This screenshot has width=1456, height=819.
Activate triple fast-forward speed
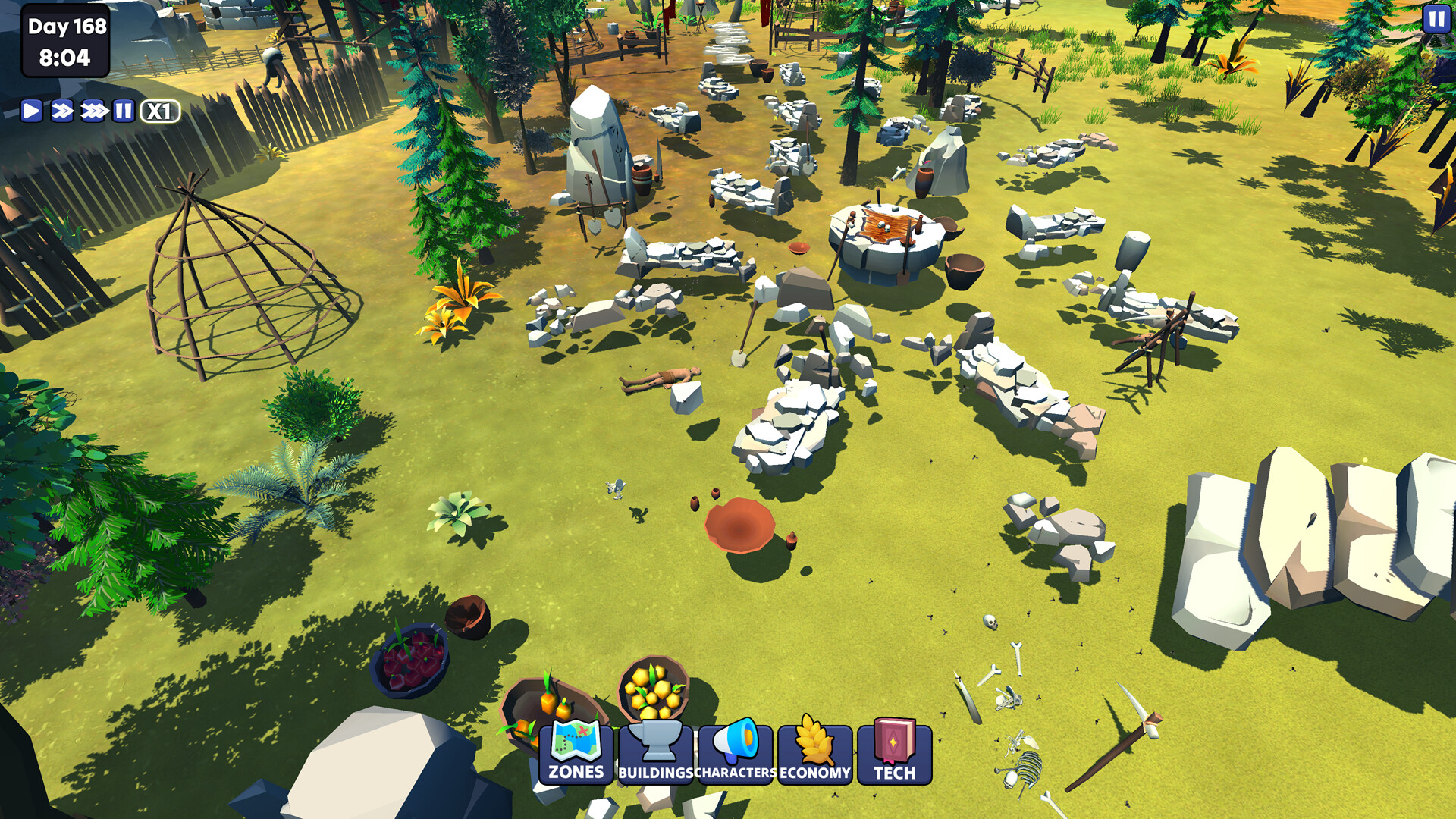click(93, 111)
